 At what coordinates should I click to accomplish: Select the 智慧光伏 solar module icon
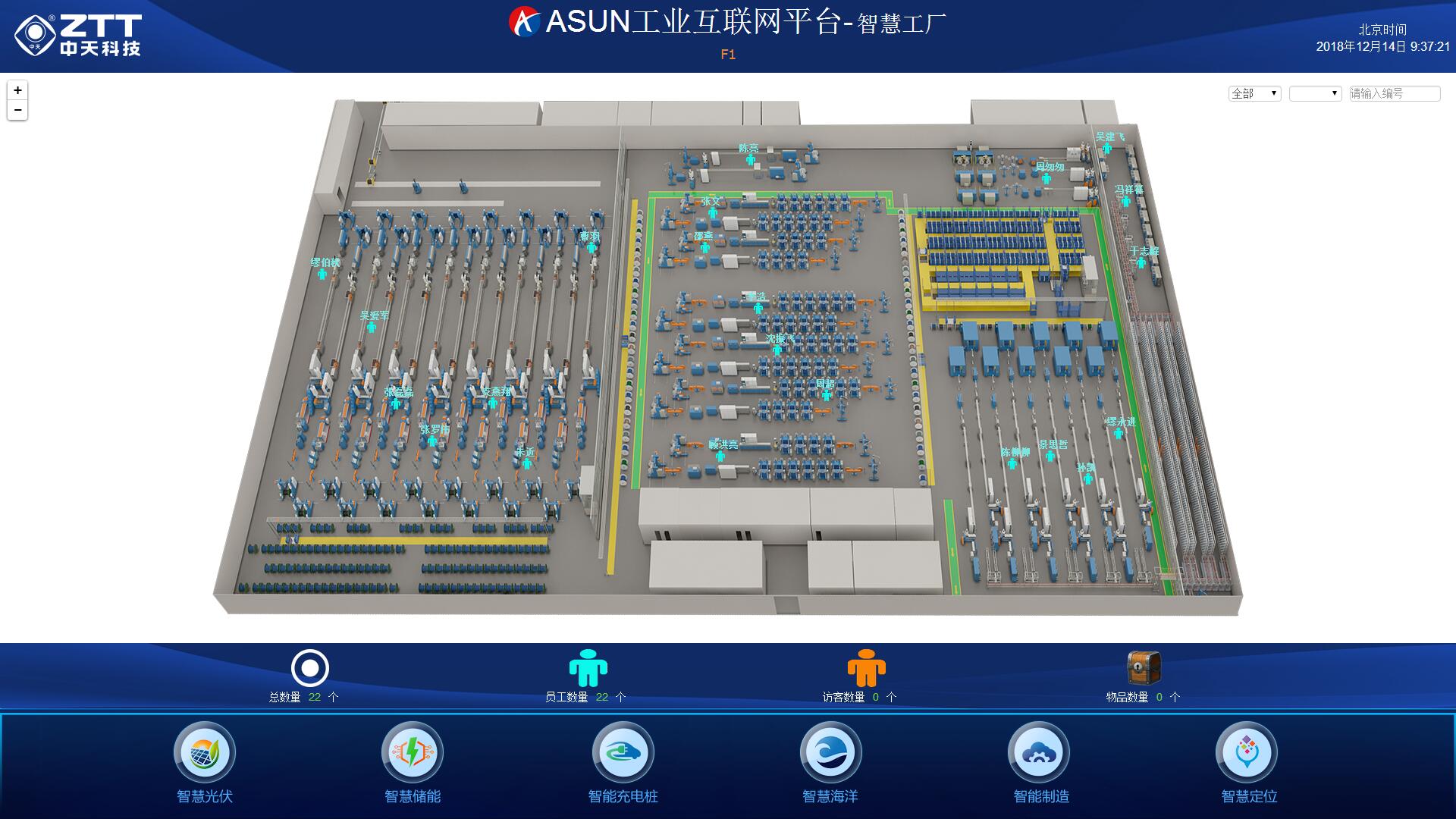[205, 752]
